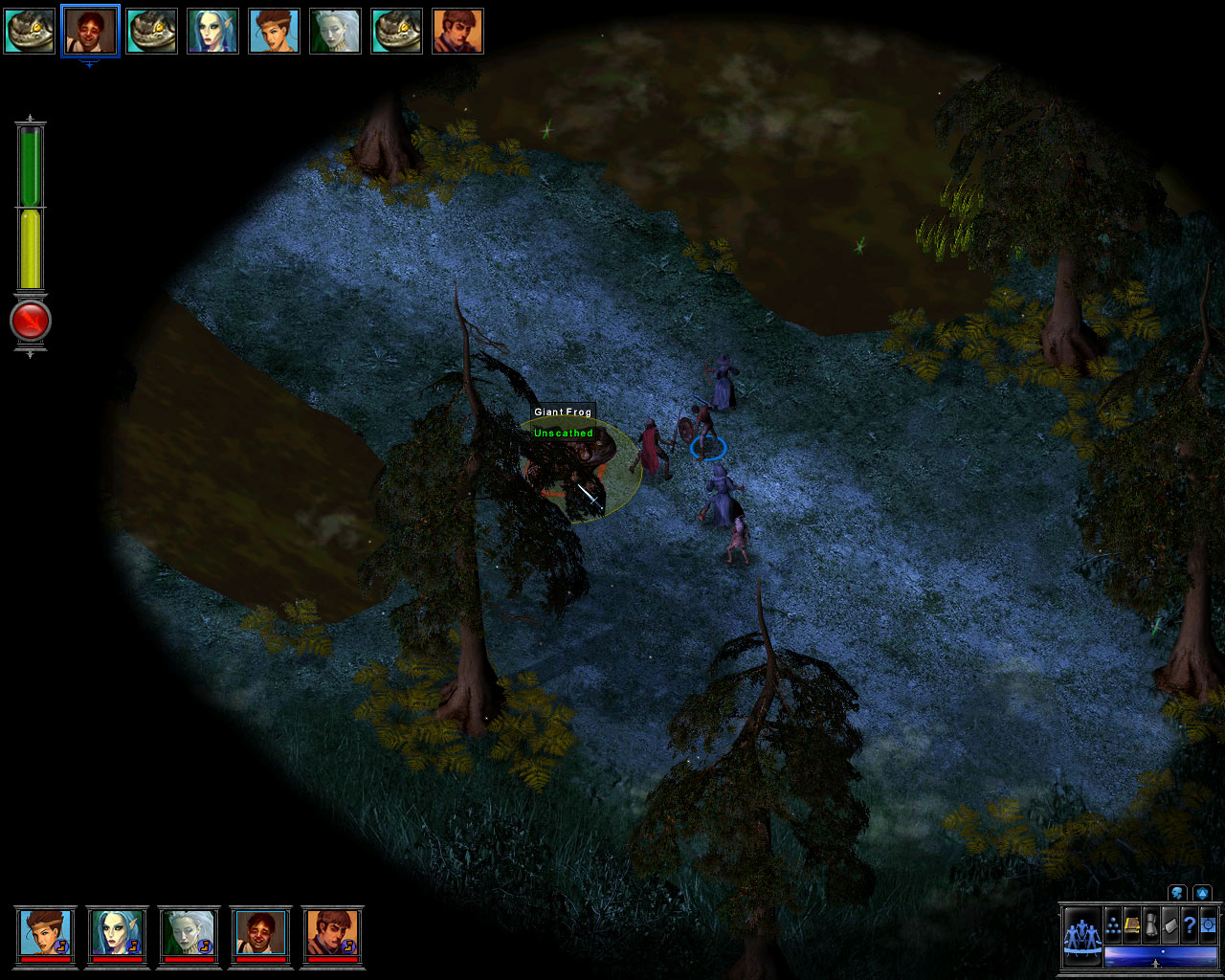Open the journal book icon
This screenshot has height=980, width=1225.
1132,925
